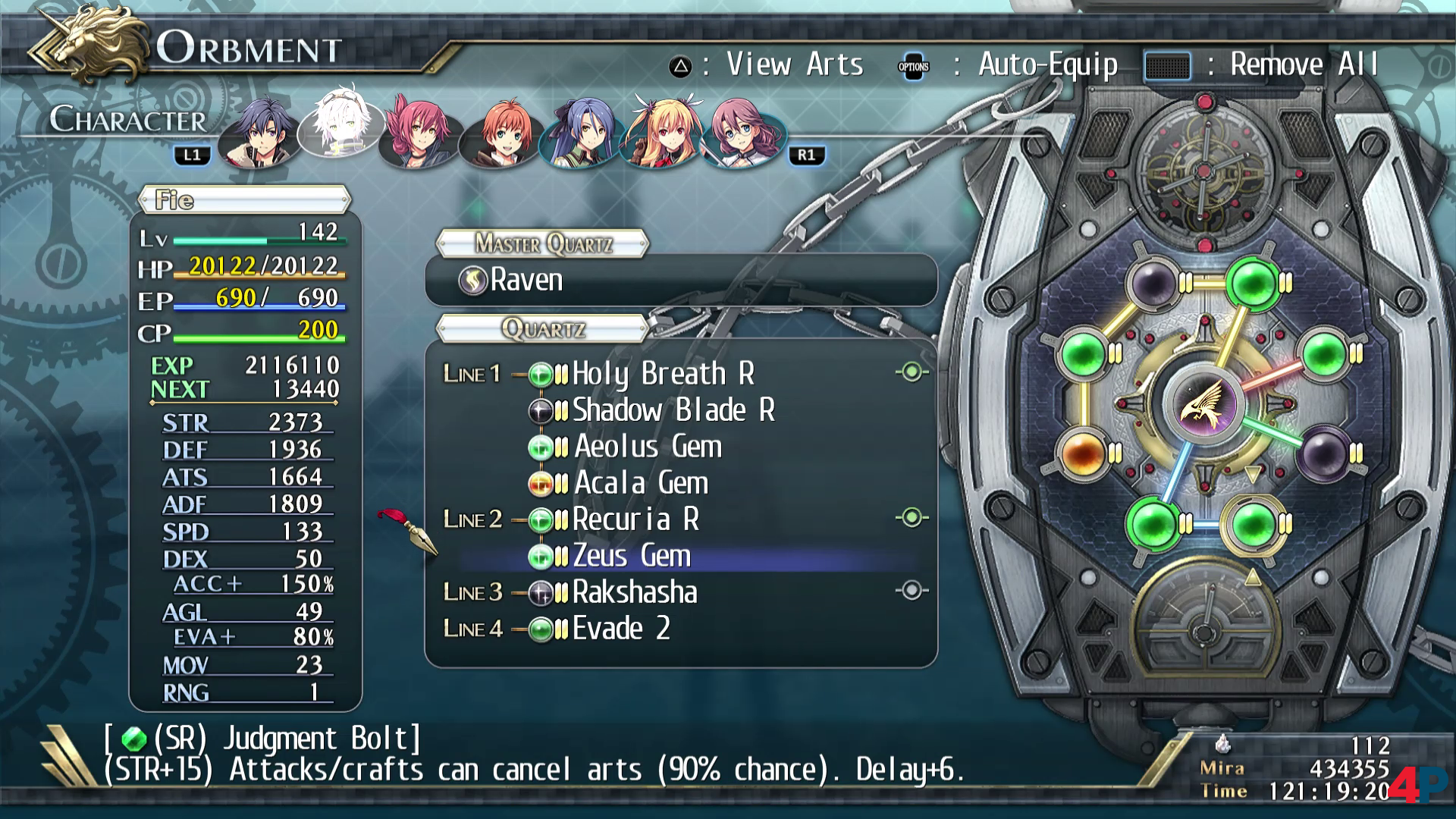
Task: Select the Rakshasha quartz on Line 3
Action: point(634,592)
